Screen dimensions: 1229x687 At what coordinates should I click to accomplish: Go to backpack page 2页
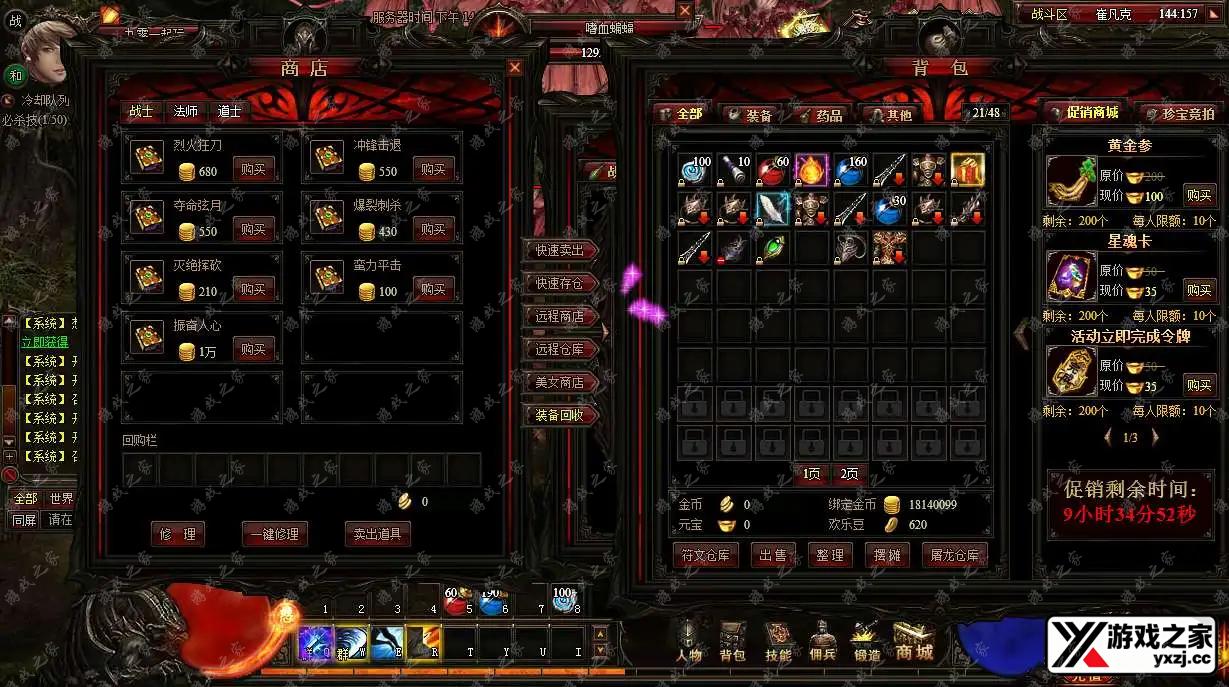click(x=849, y=474)
